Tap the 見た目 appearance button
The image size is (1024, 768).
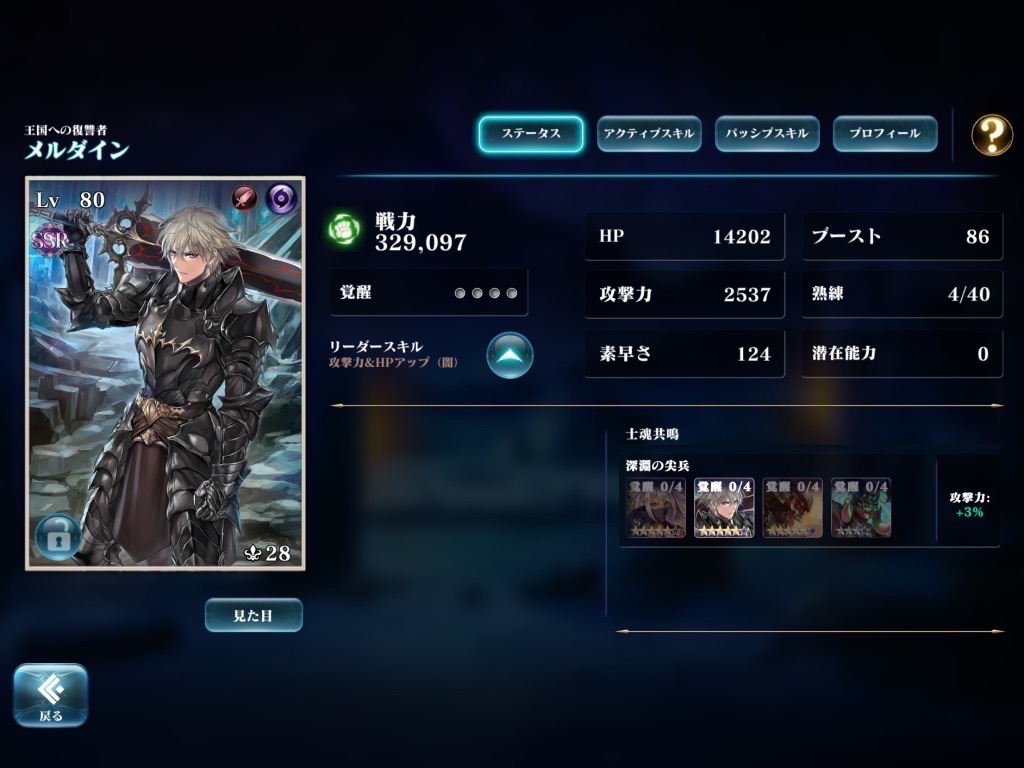[x=253, y=615]
